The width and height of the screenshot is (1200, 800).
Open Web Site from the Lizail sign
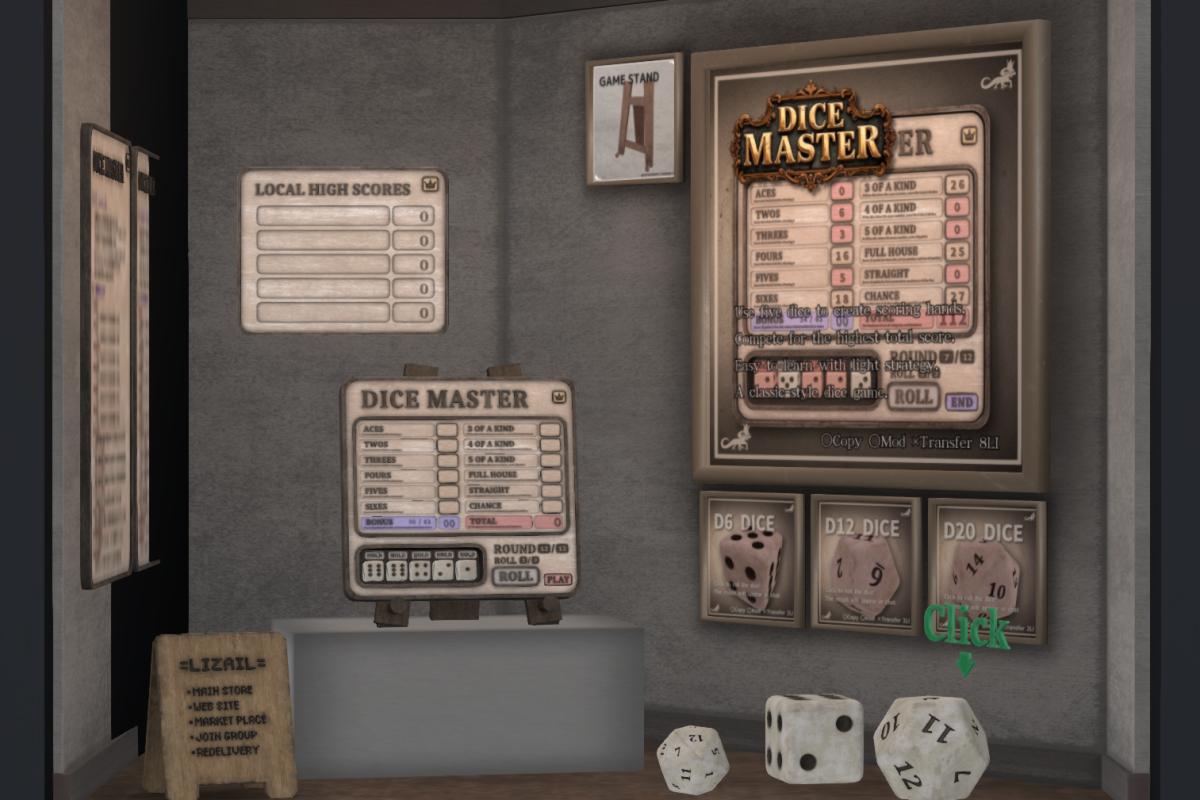coord(217,706)
